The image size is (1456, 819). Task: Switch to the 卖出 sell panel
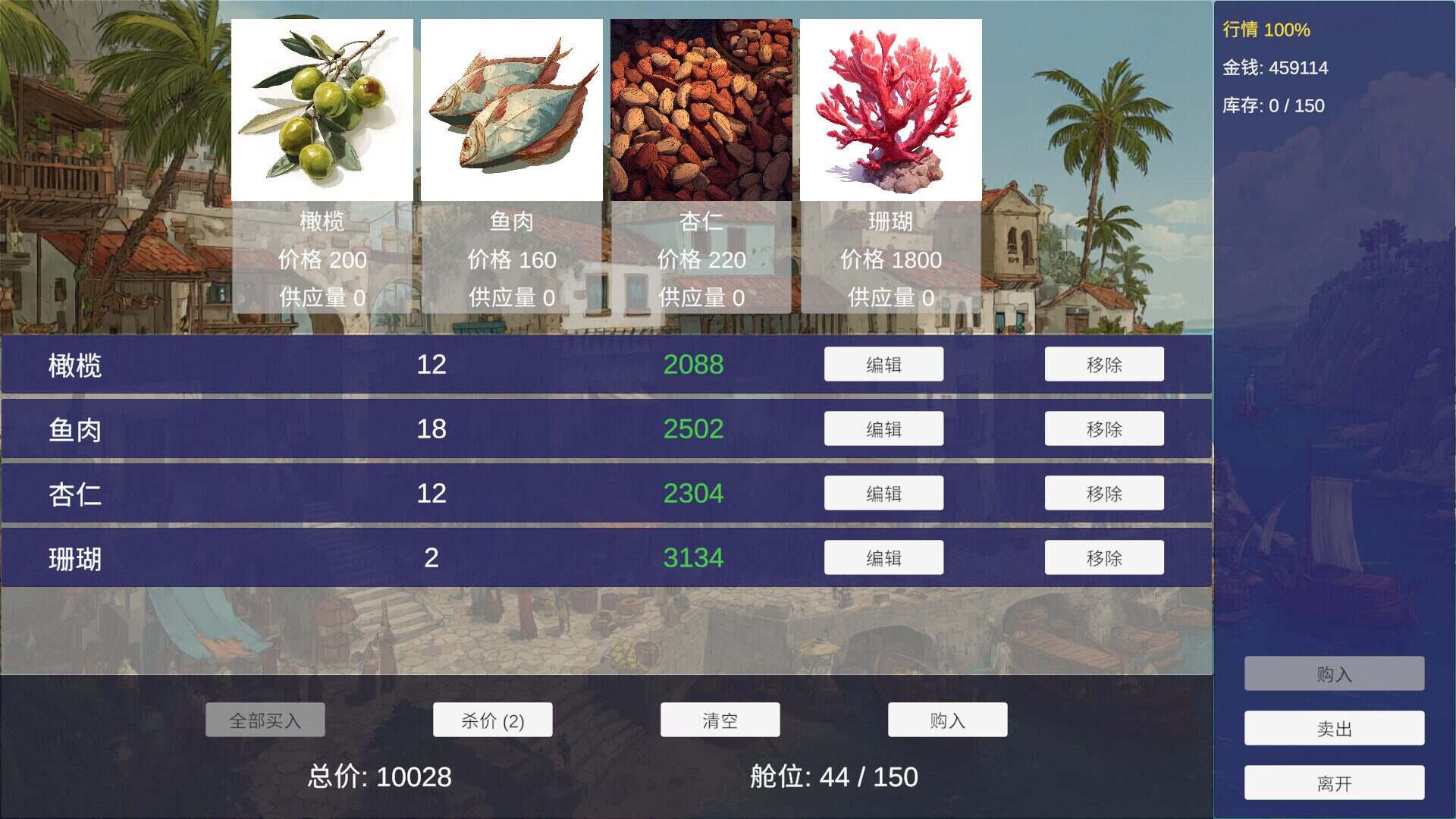tap(1335, 728)
